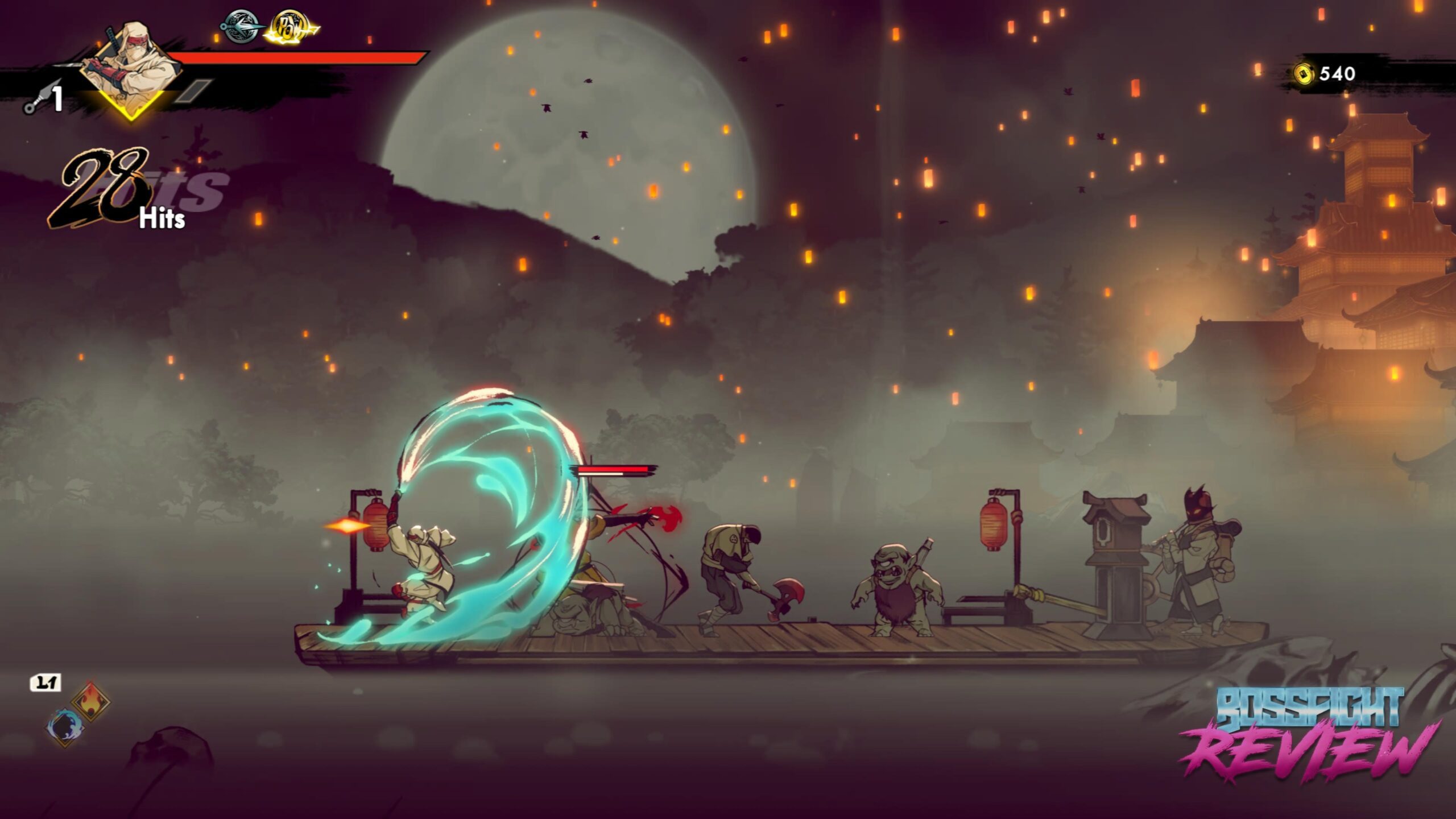The width and height of the screenshot is (1456, 819).
Task: Click the gold coin currency icon
Action: (1304, 74)
